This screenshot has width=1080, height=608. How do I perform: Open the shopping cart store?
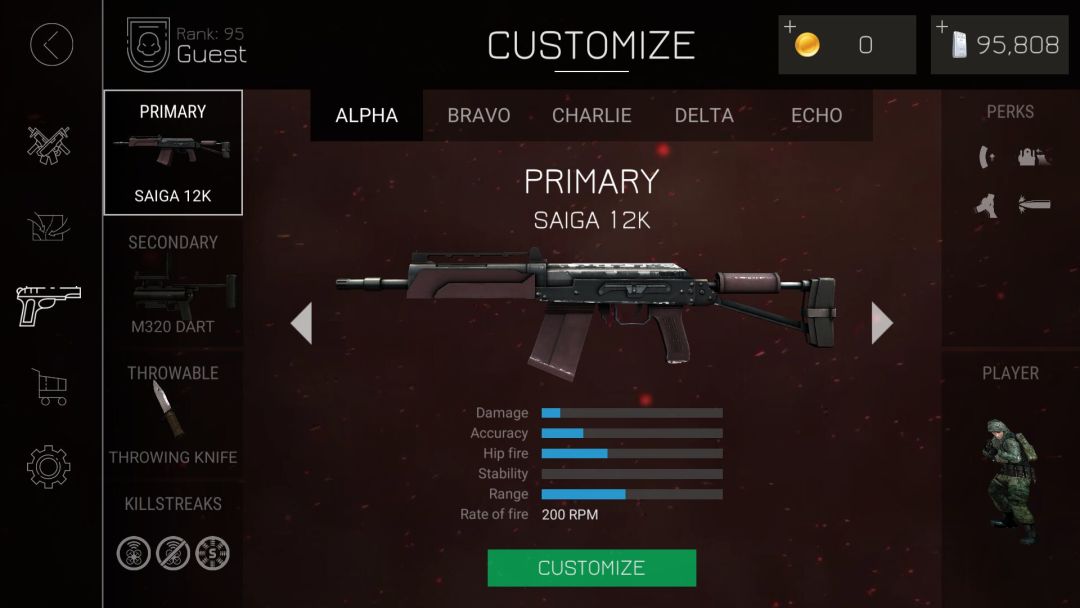[49, 386]
